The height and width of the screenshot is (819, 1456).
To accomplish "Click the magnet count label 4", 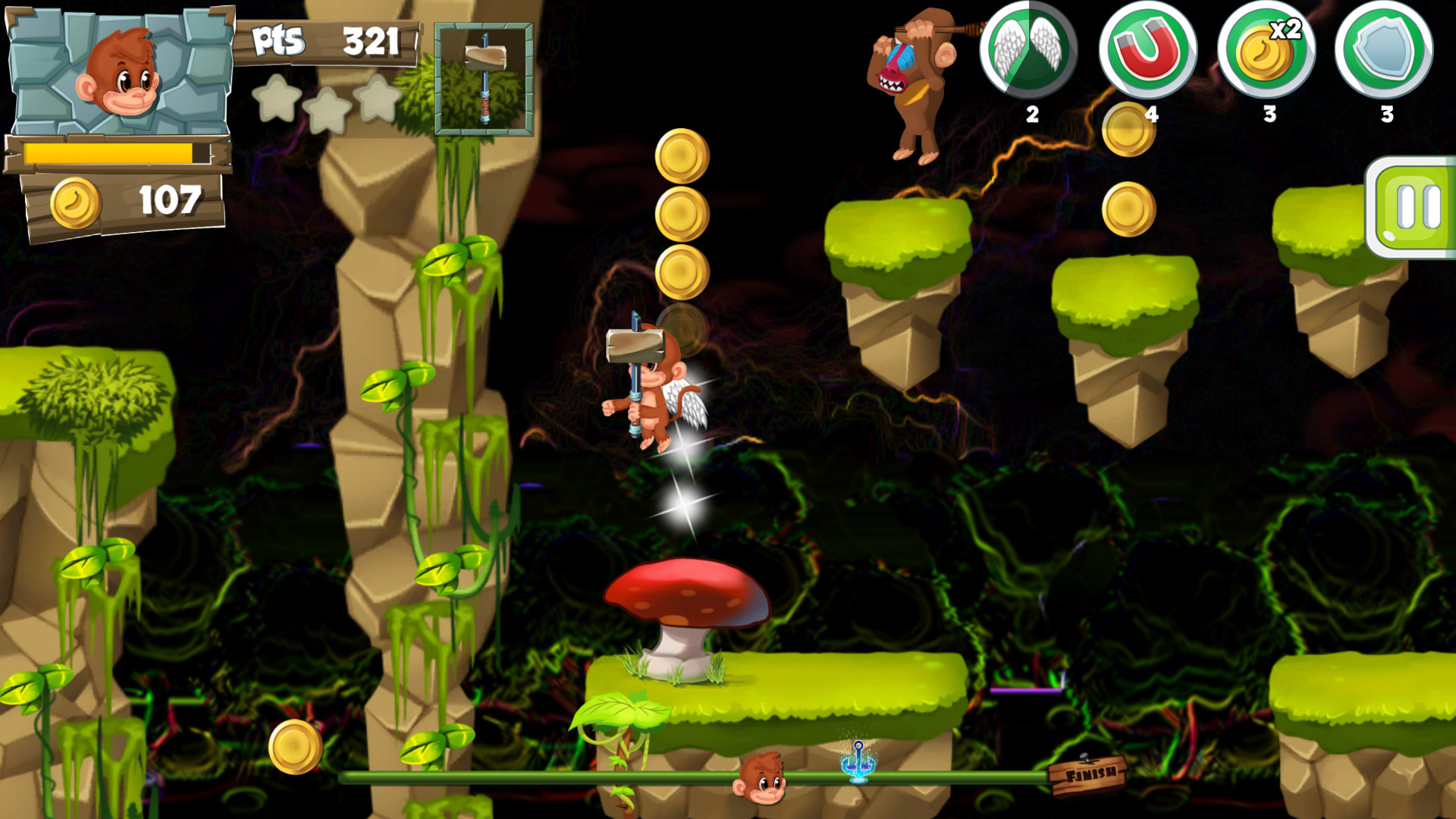I will tap(1152, 115).
